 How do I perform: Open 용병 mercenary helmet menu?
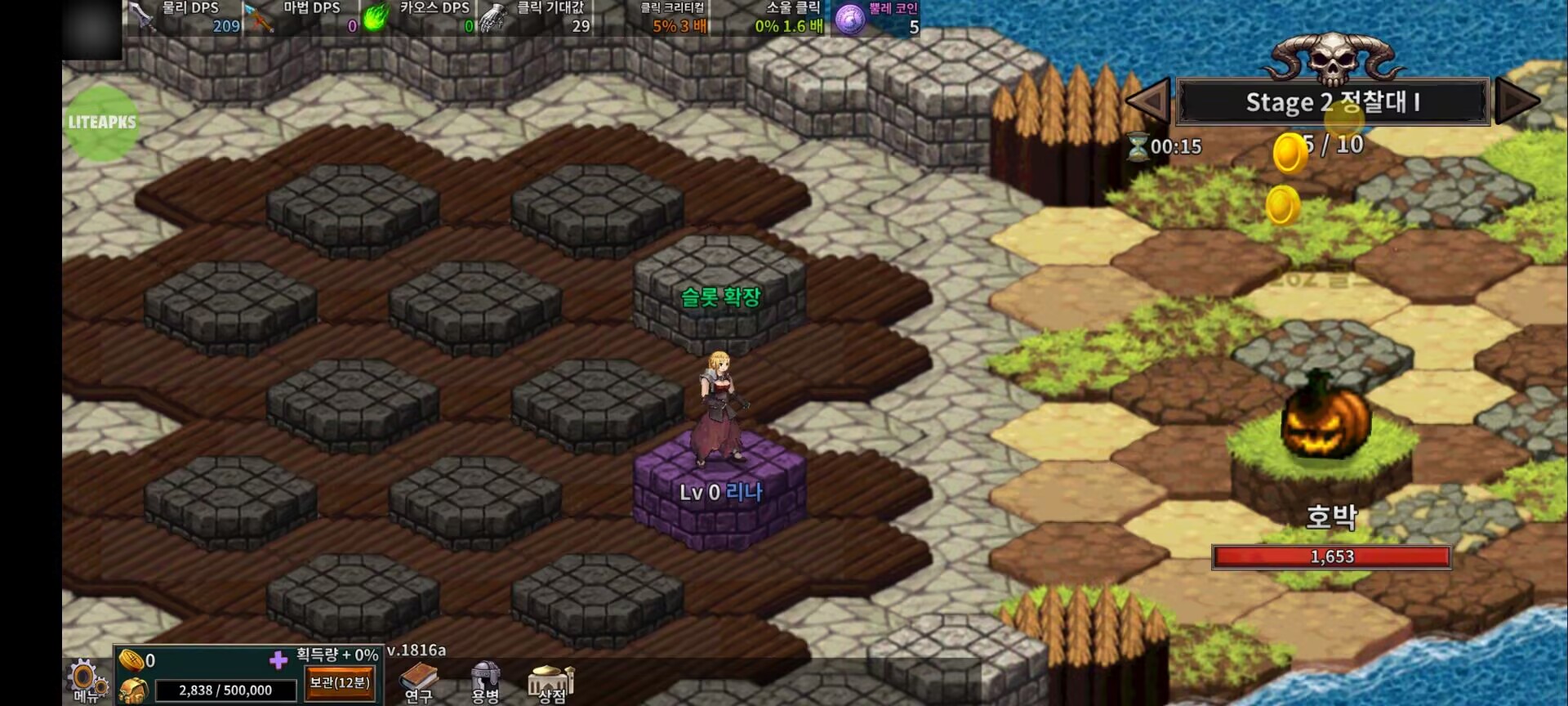[x=485, y=681]
